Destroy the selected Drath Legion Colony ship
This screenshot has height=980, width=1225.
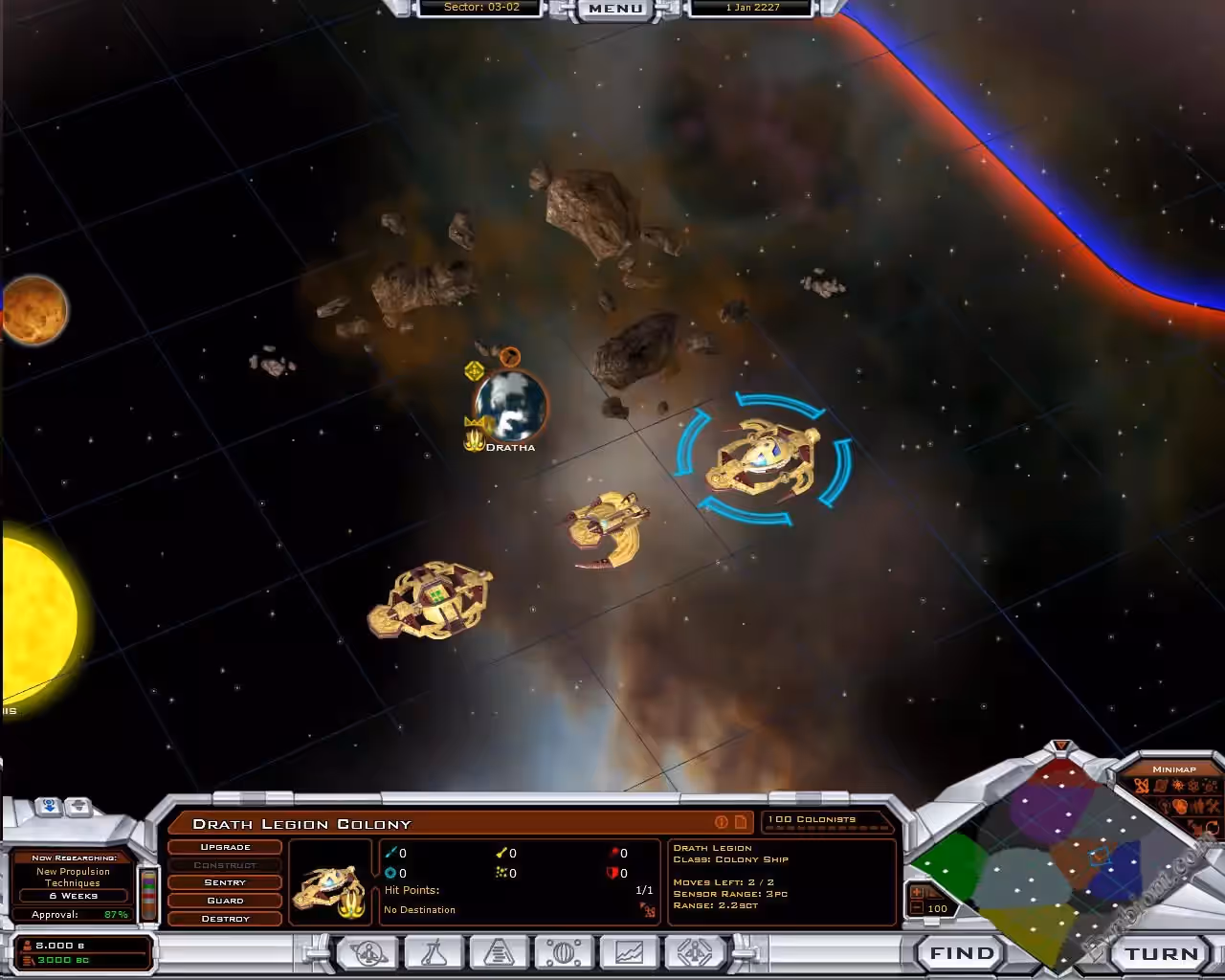tap(225, 919)
